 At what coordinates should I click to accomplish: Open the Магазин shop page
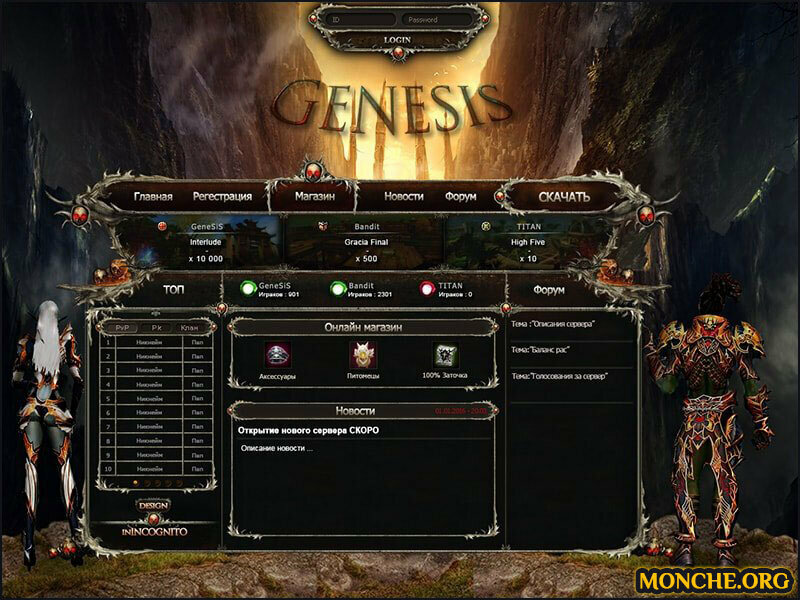pyautogui.click(x=314, y=197)
